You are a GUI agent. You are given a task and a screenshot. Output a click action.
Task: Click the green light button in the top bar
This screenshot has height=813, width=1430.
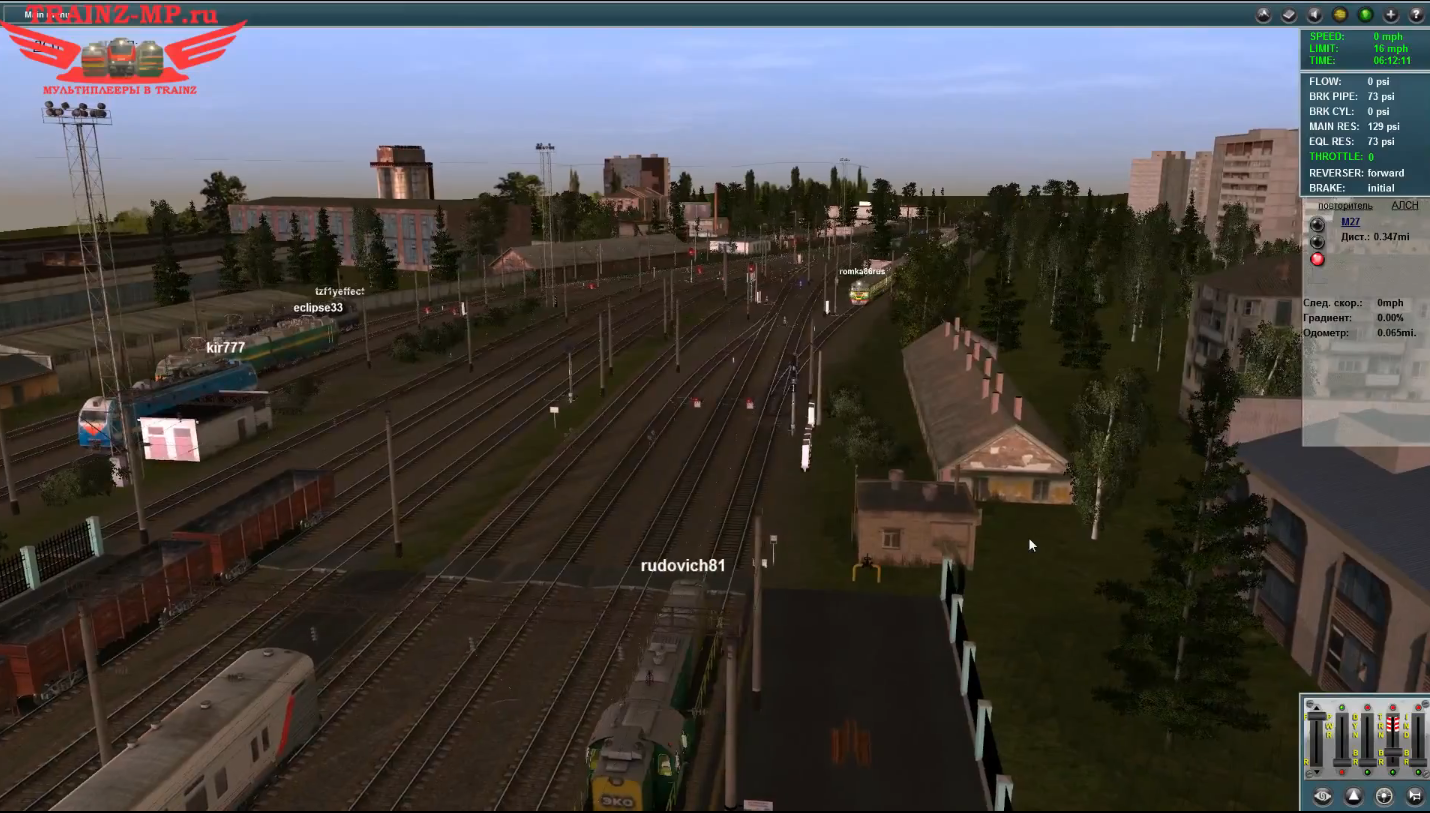pyautogui.click(x=1365, y=15)
